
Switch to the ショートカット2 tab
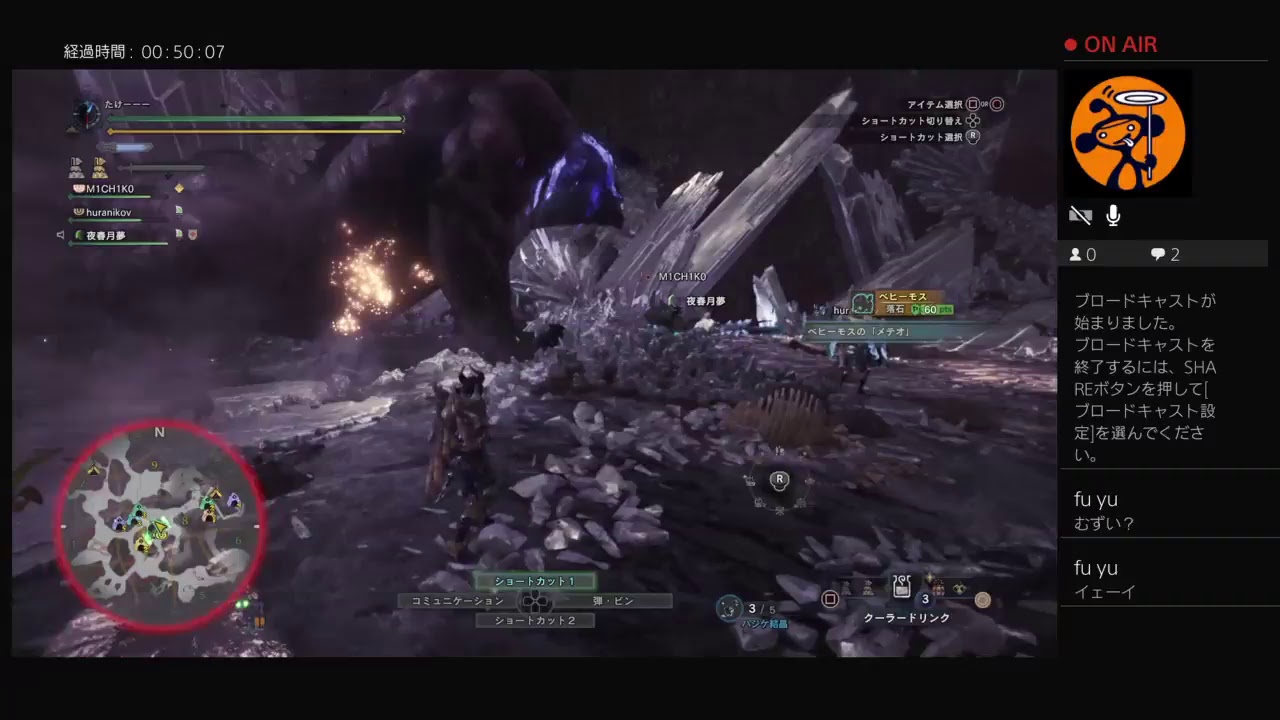536,620
